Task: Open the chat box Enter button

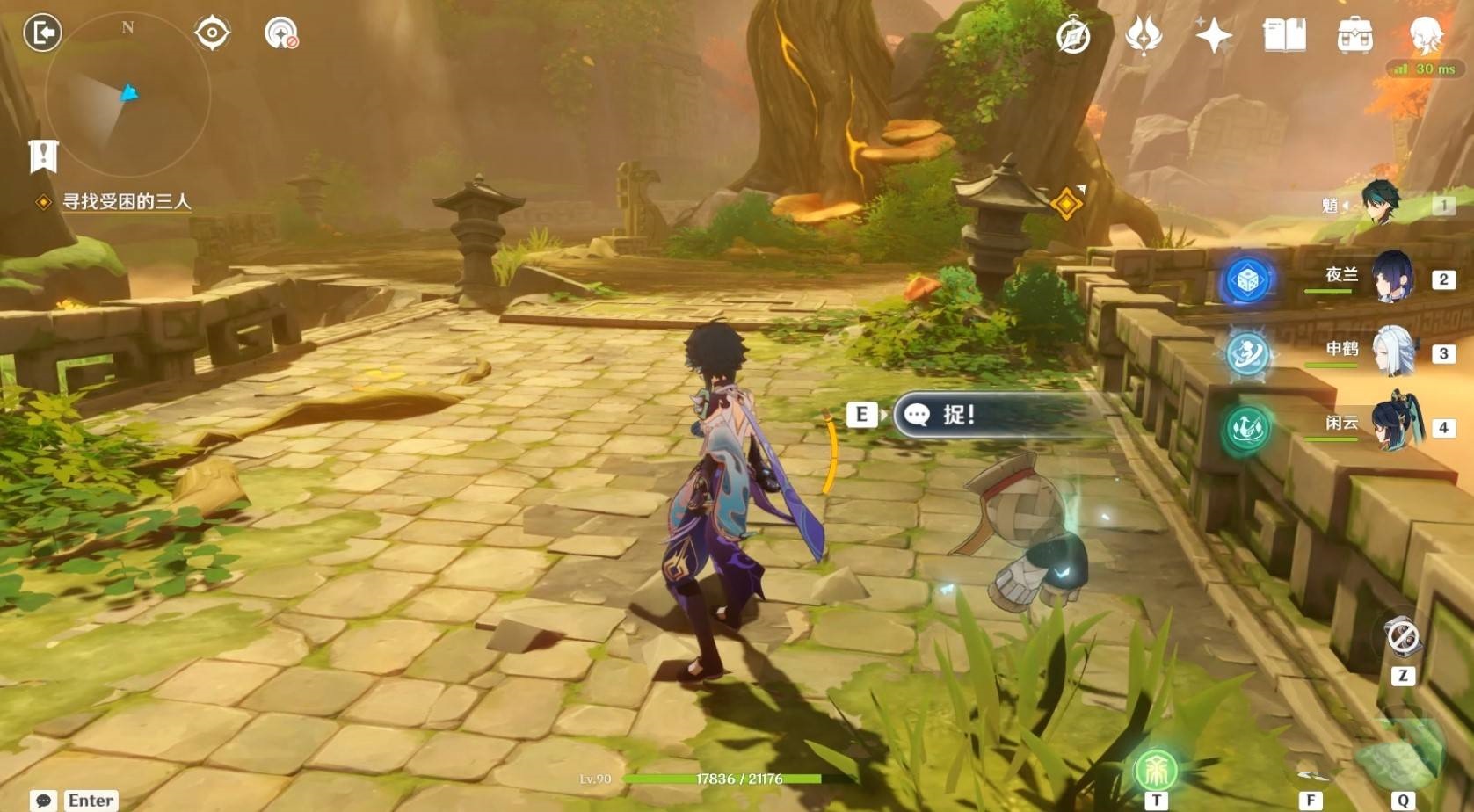Action: (x=74, y=800)
